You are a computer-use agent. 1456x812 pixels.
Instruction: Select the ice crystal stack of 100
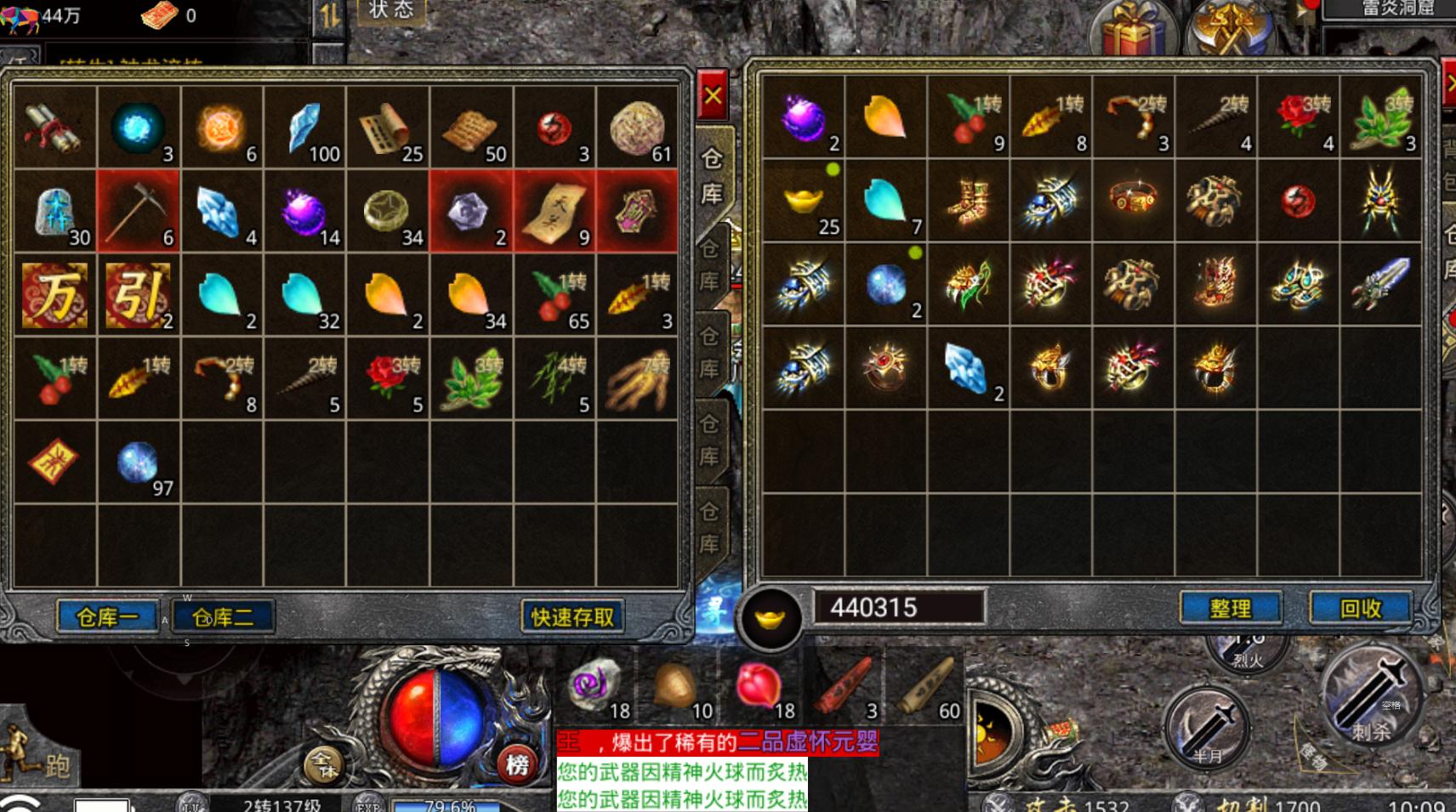pyautogui.click(x=305, y=128)
